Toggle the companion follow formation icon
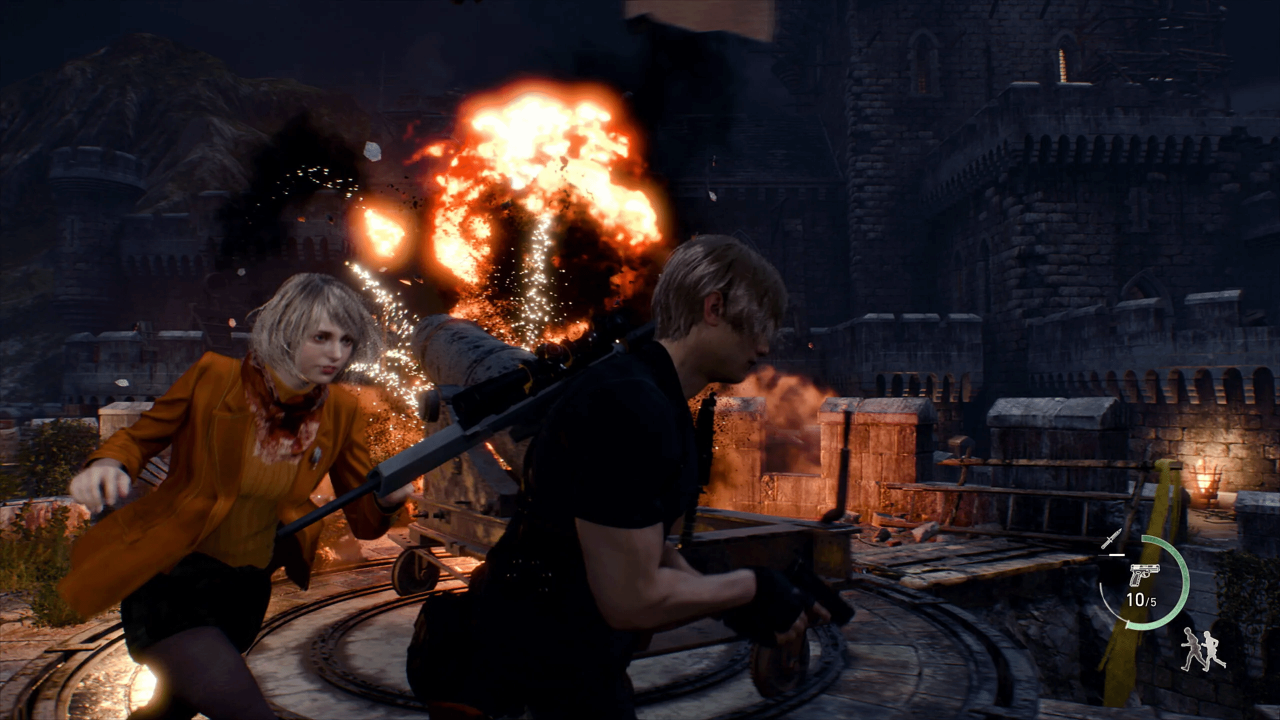The width and height of the screenshot is (1280, 720). 1202,650
